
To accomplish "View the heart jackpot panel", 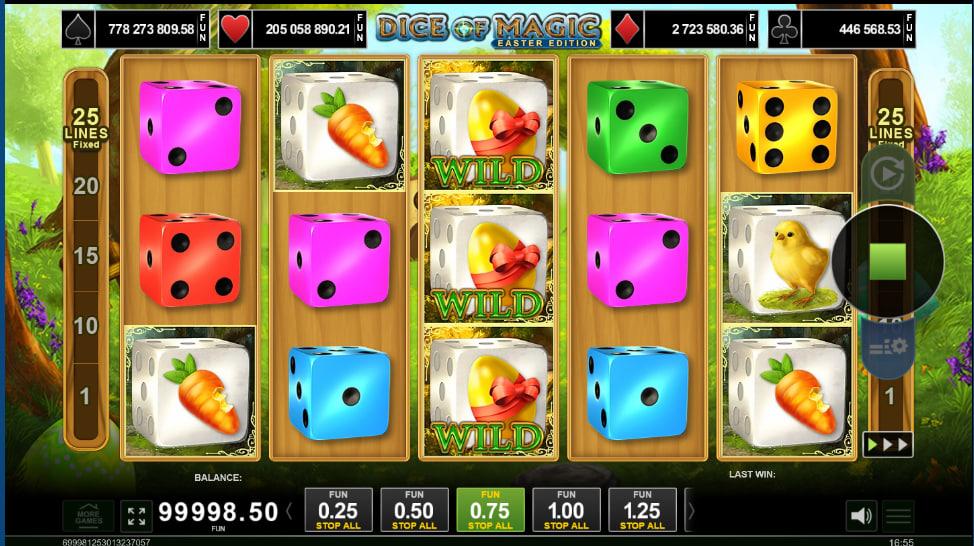I will tap(294, 29).
